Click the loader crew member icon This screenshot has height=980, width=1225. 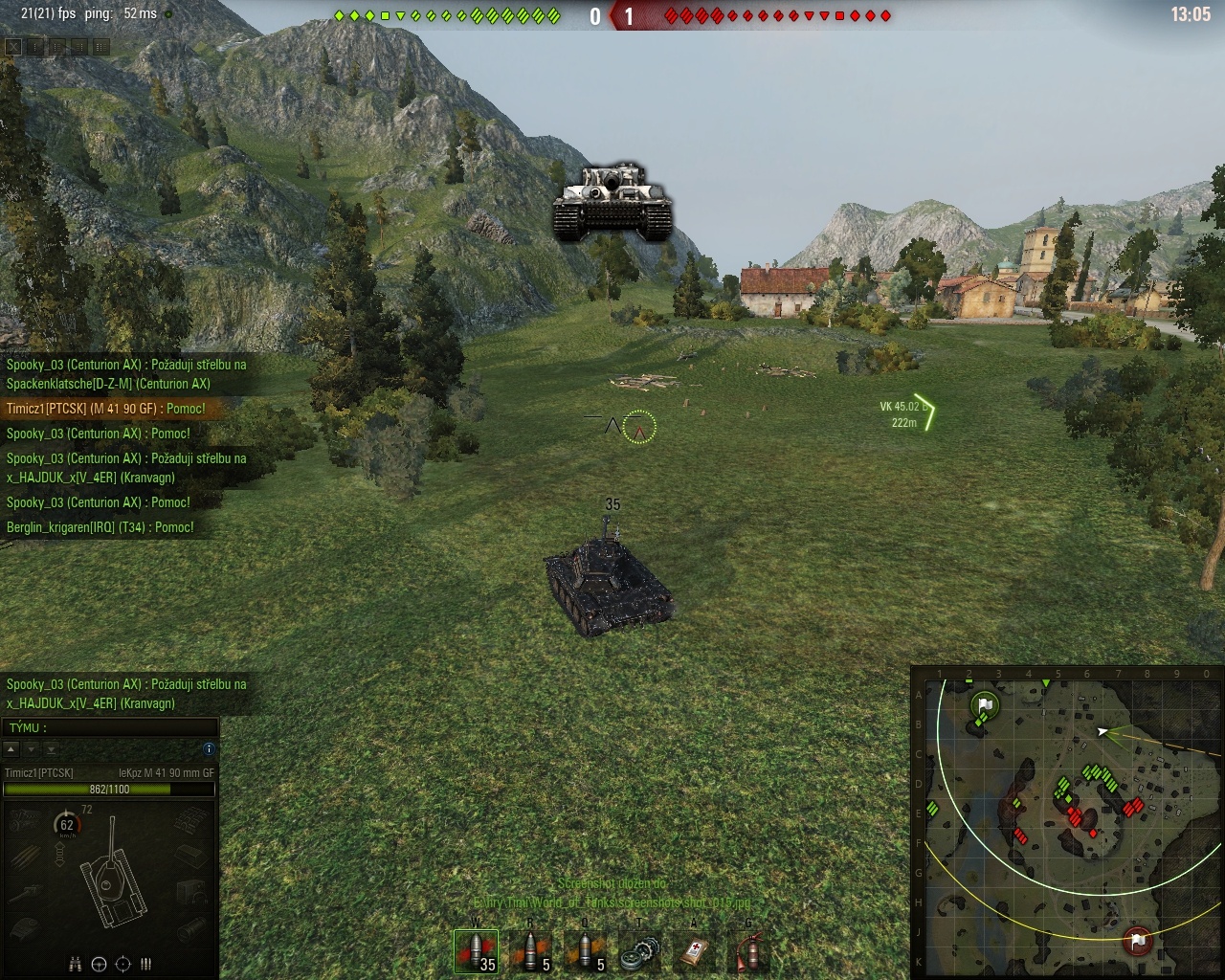point(146,964)
